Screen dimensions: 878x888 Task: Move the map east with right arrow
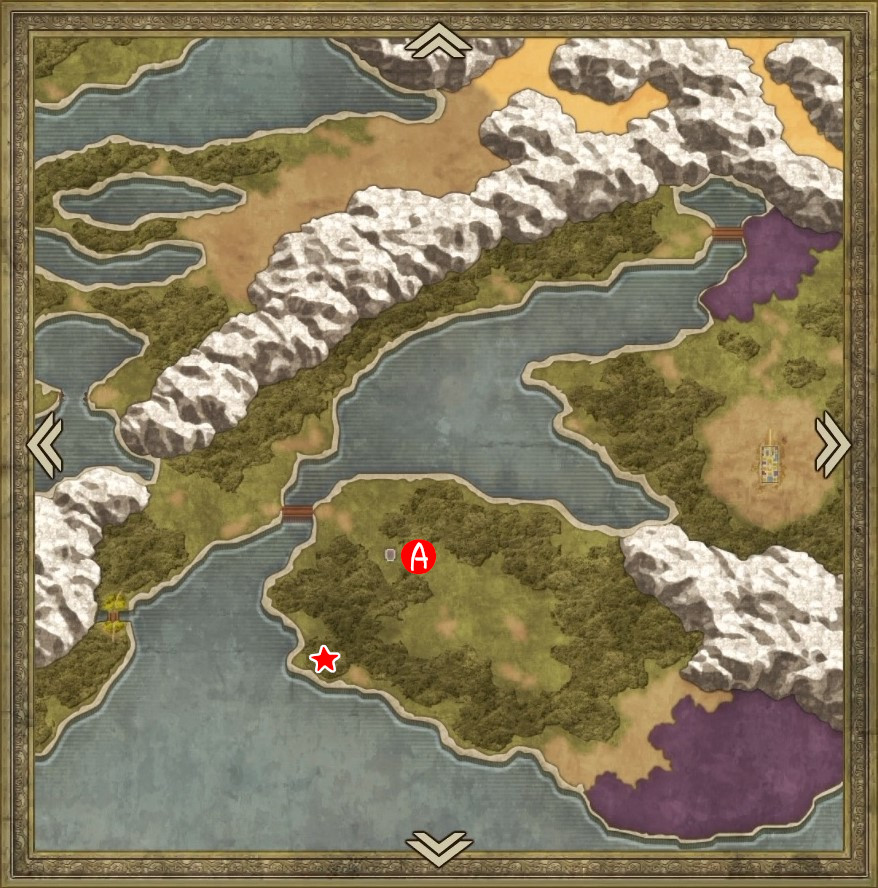click(x=832, y=444)
